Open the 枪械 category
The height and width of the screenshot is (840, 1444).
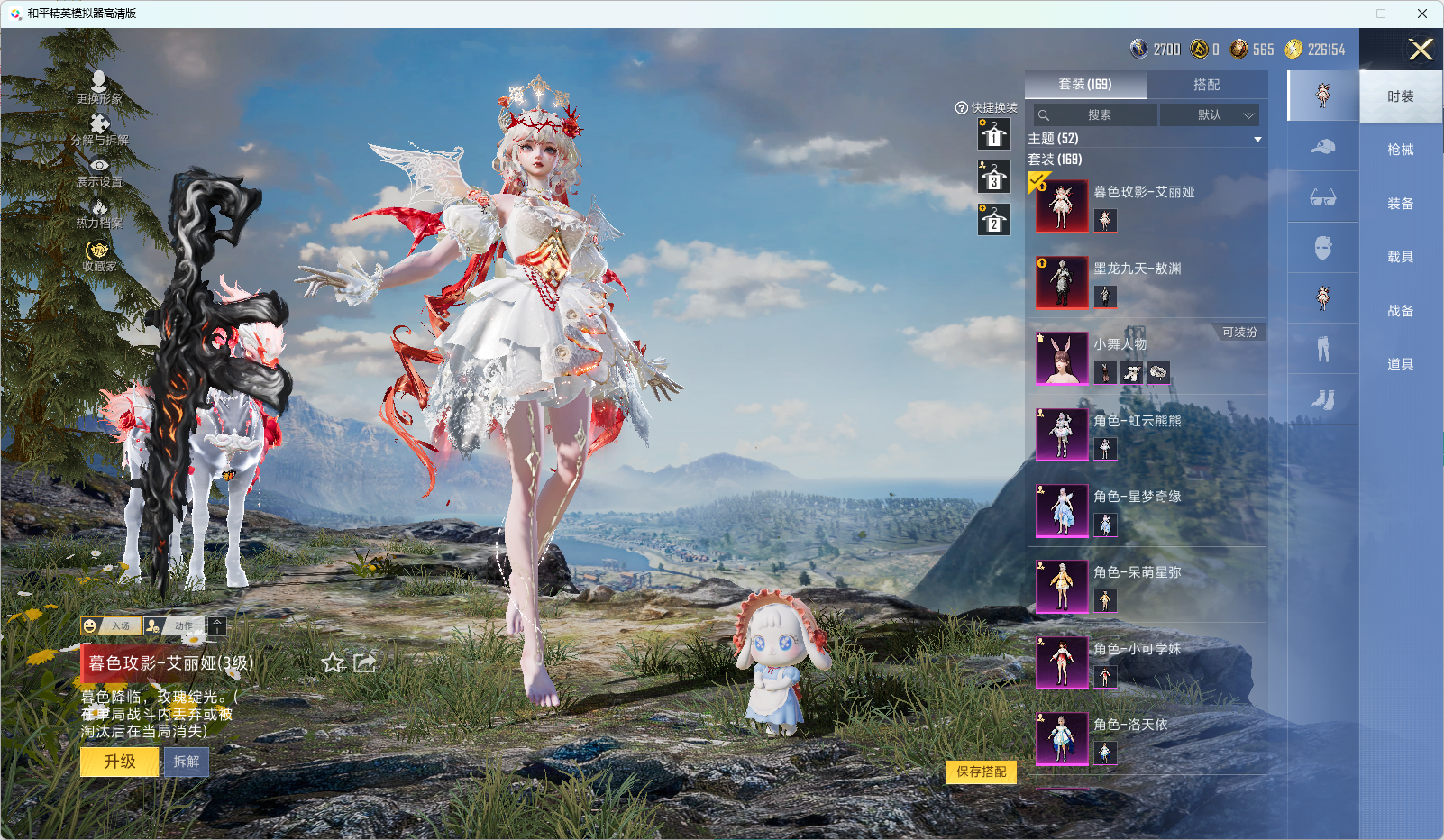pyautogui.click(x=1400, y=150)
